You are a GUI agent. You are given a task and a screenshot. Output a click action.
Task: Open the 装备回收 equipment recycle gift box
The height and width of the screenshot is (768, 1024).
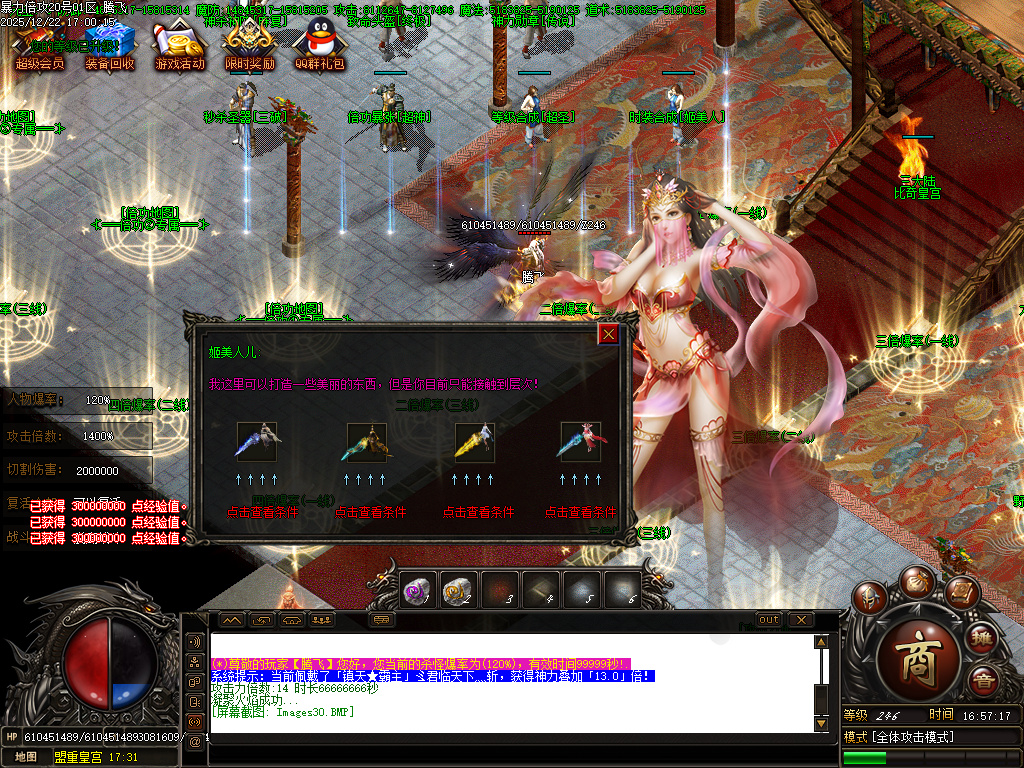click(x=109, y=46)
